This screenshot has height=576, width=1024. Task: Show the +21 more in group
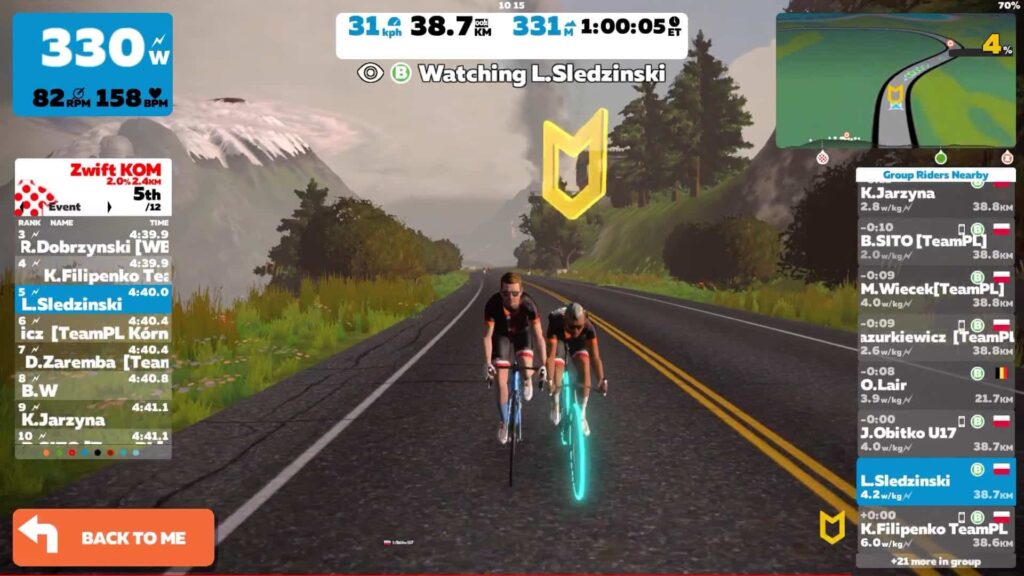tap(935, 561)
